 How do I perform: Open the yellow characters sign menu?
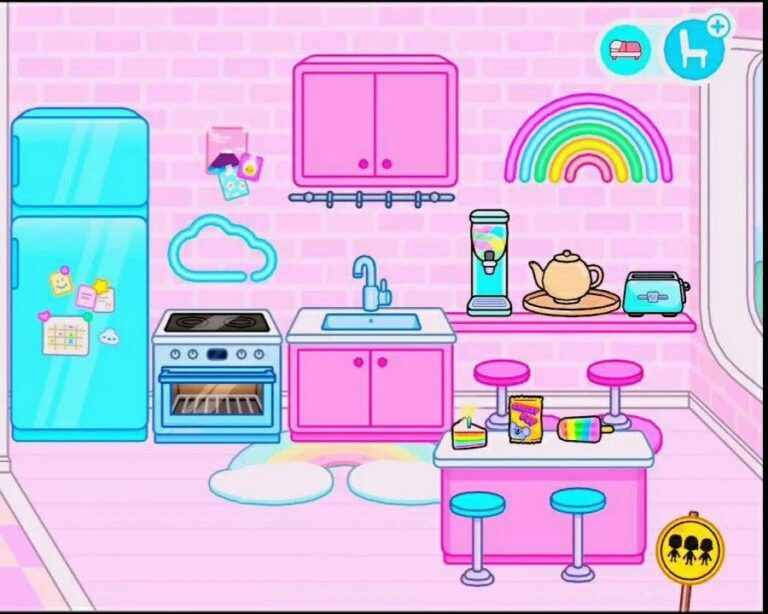pyautogui.click(x=689, y=547)
